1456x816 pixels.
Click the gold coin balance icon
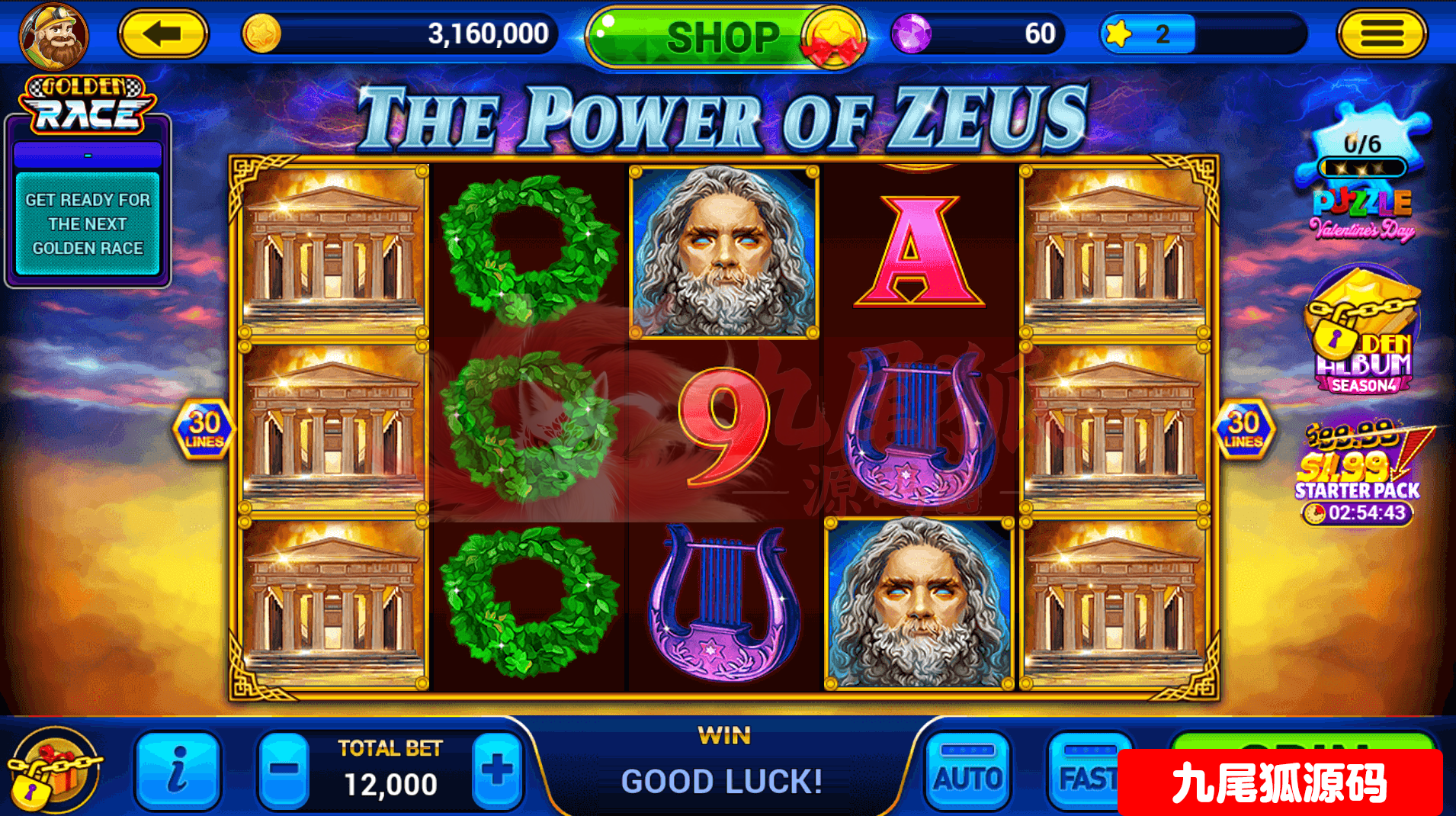(261, 34)
